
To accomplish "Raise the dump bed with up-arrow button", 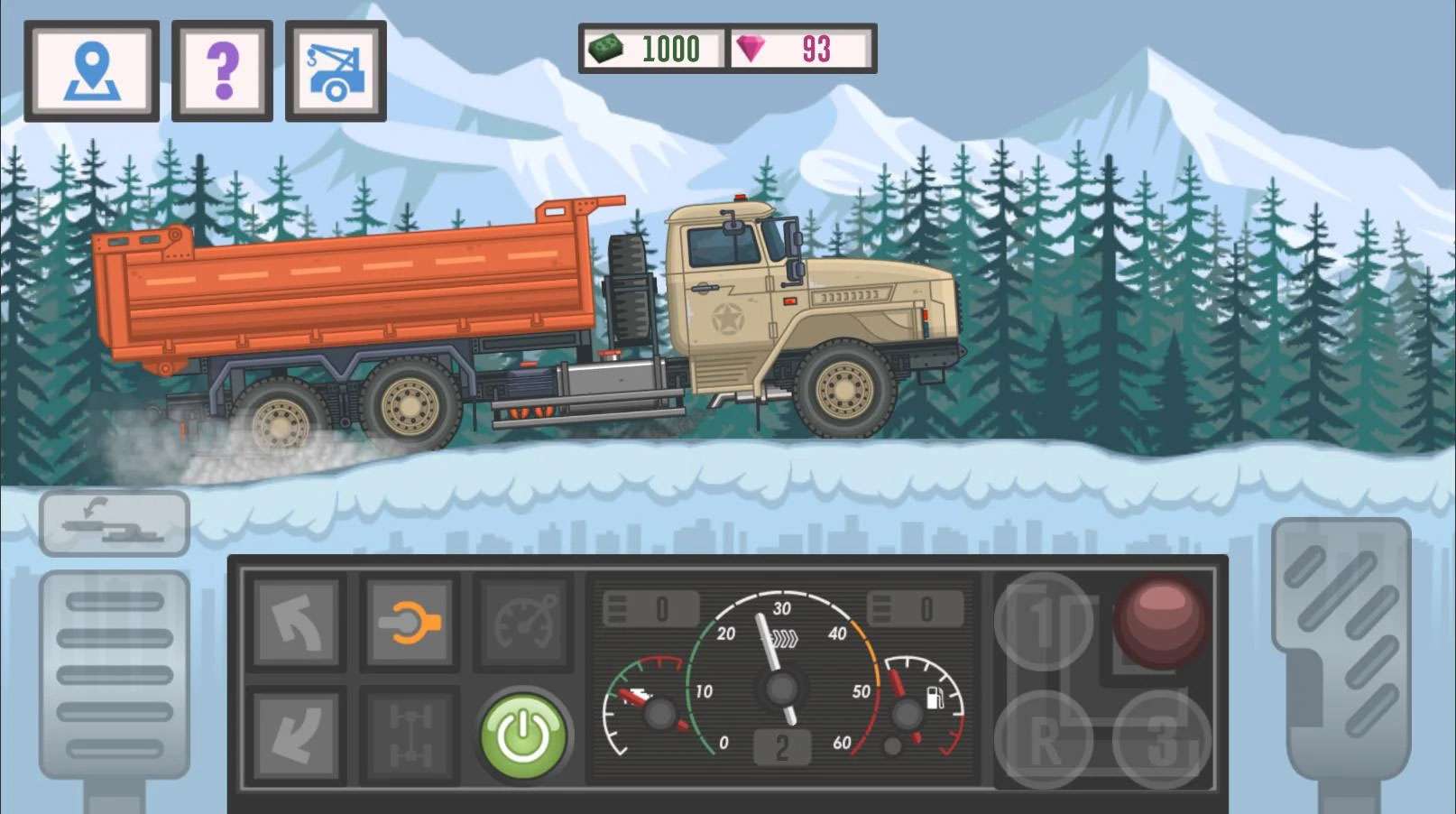I will tap(296, 623).
